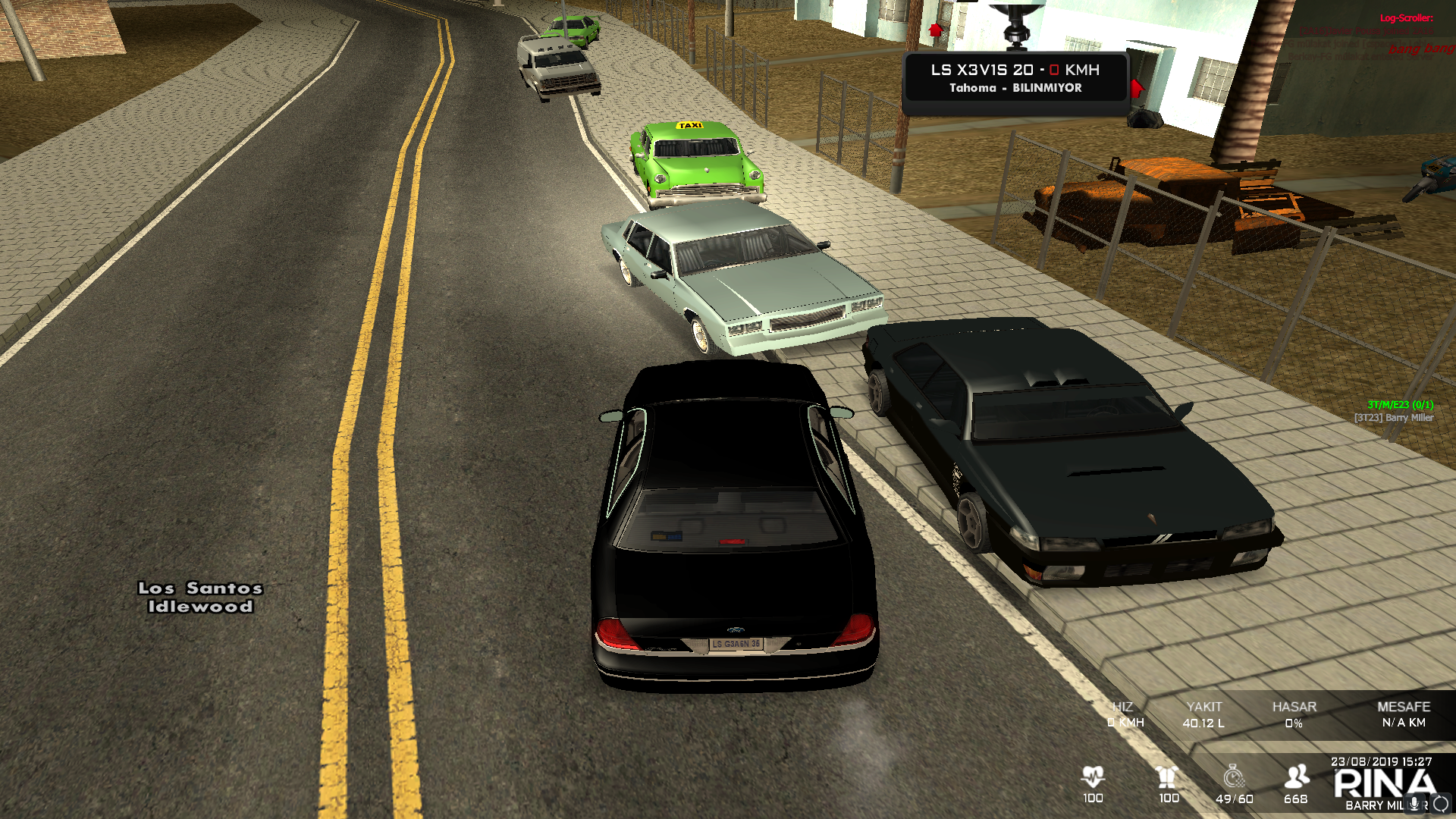The image size is (1456, 819).
Task: Toggle the microphone overlay icon
Action: 1414,805
